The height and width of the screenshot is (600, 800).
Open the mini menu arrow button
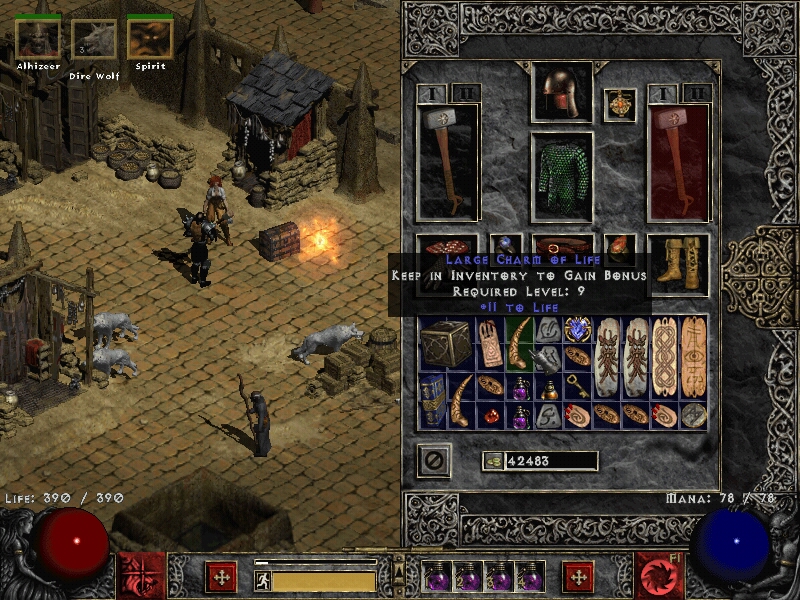(x=399, y=565)
